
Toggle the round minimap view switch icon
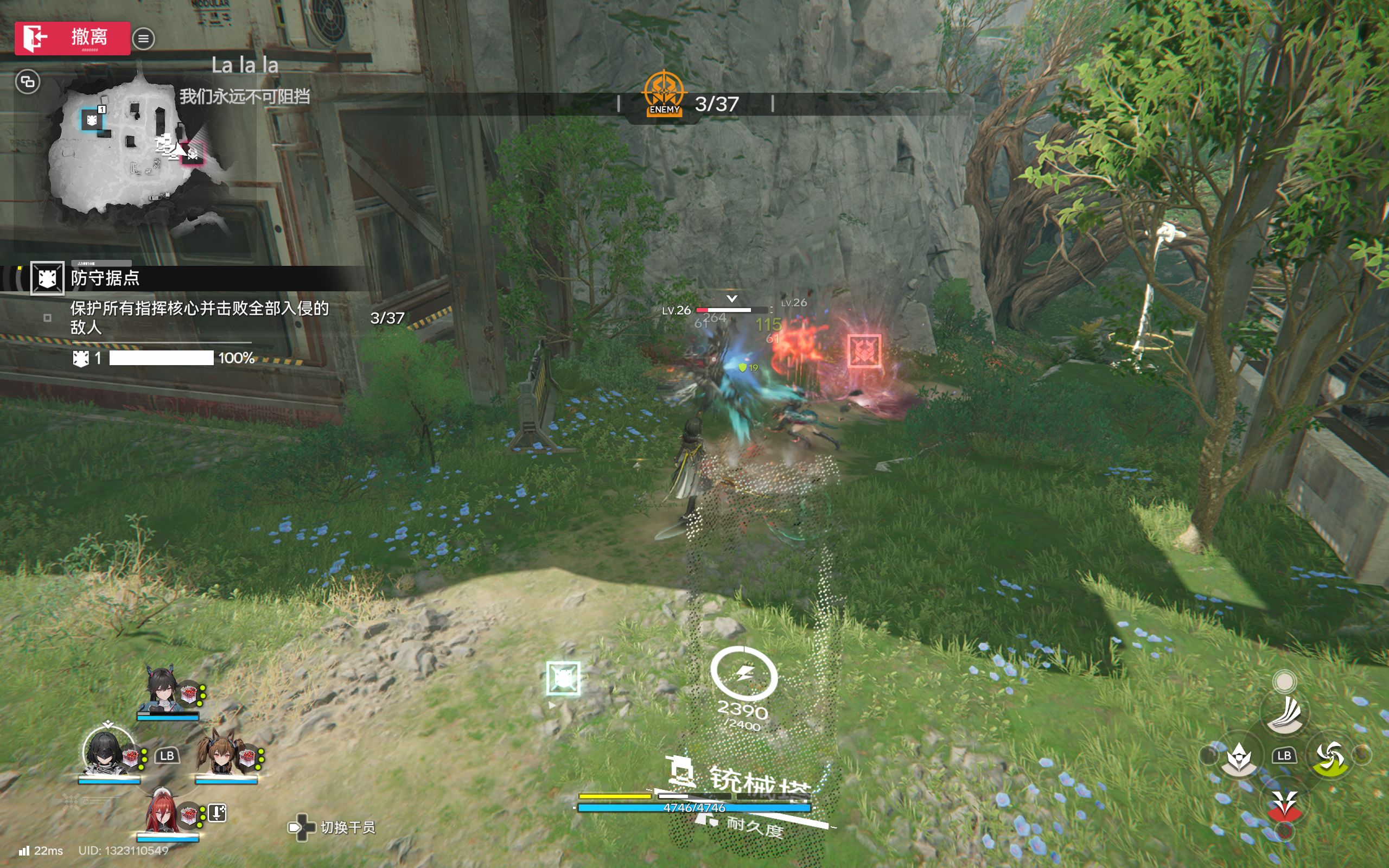pos(28,81)
